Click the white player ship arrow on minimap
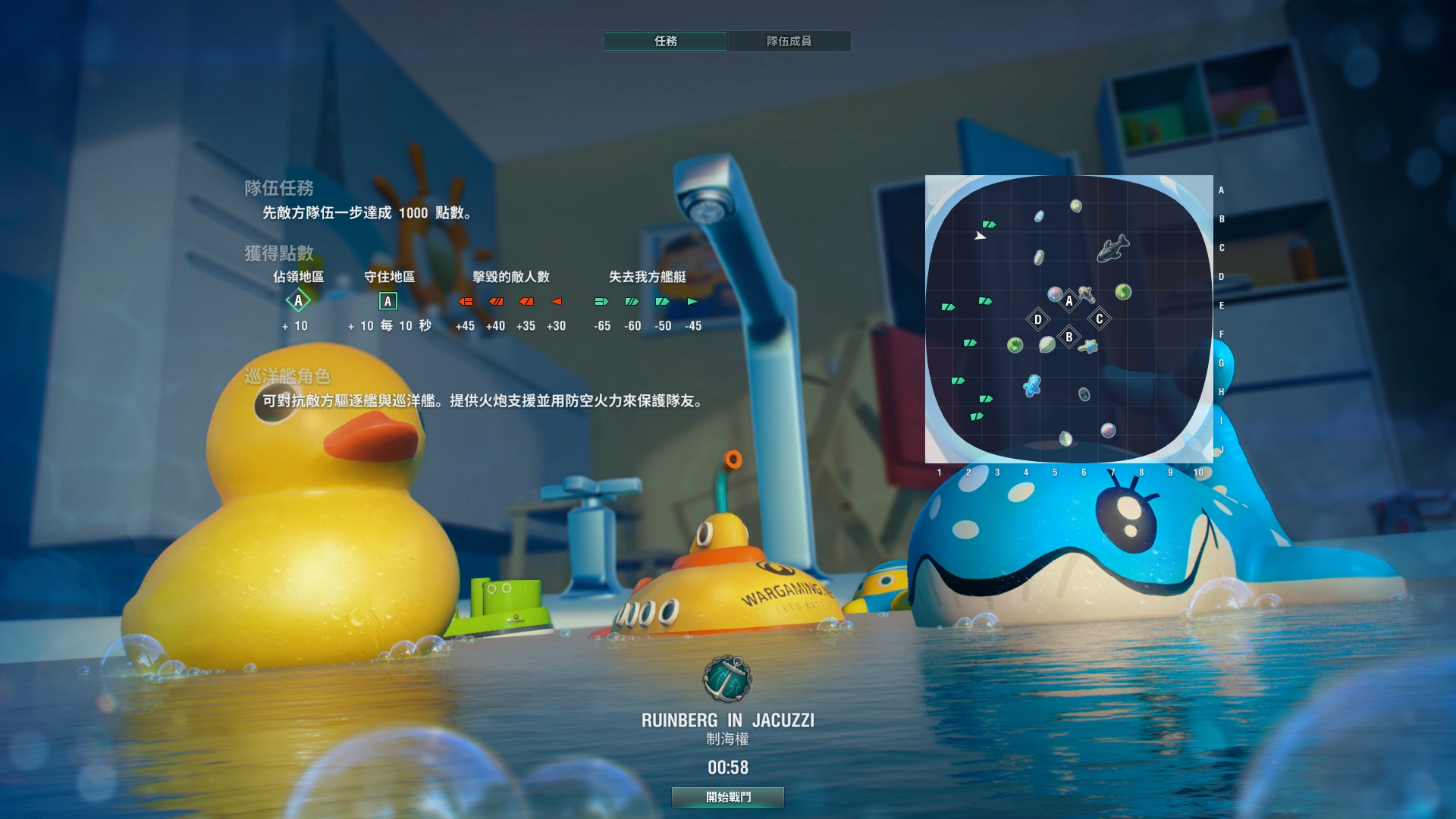 [980, 236]
